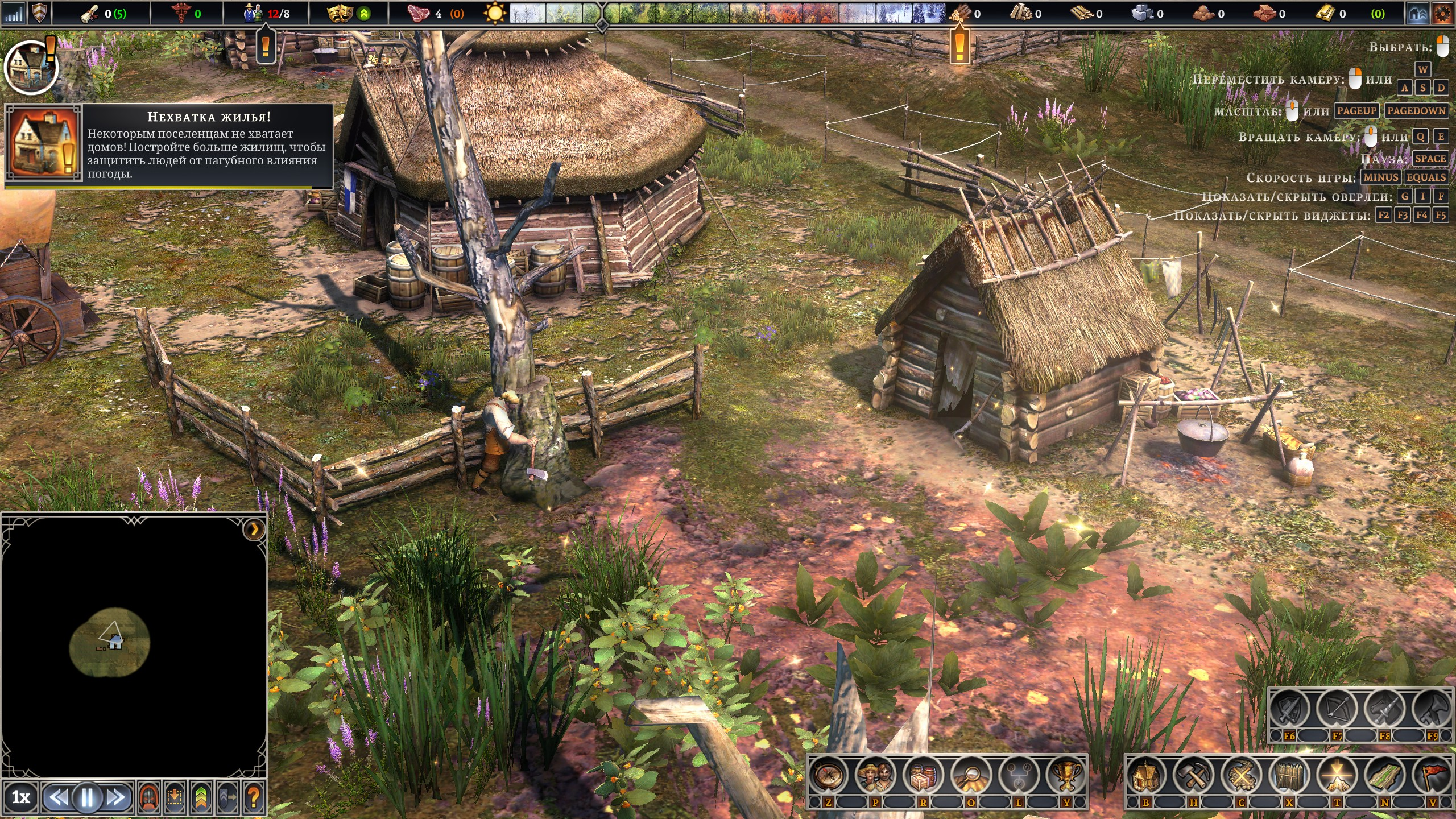
Task: Expand the minimap with the arrow button
Action: [254, 530]
